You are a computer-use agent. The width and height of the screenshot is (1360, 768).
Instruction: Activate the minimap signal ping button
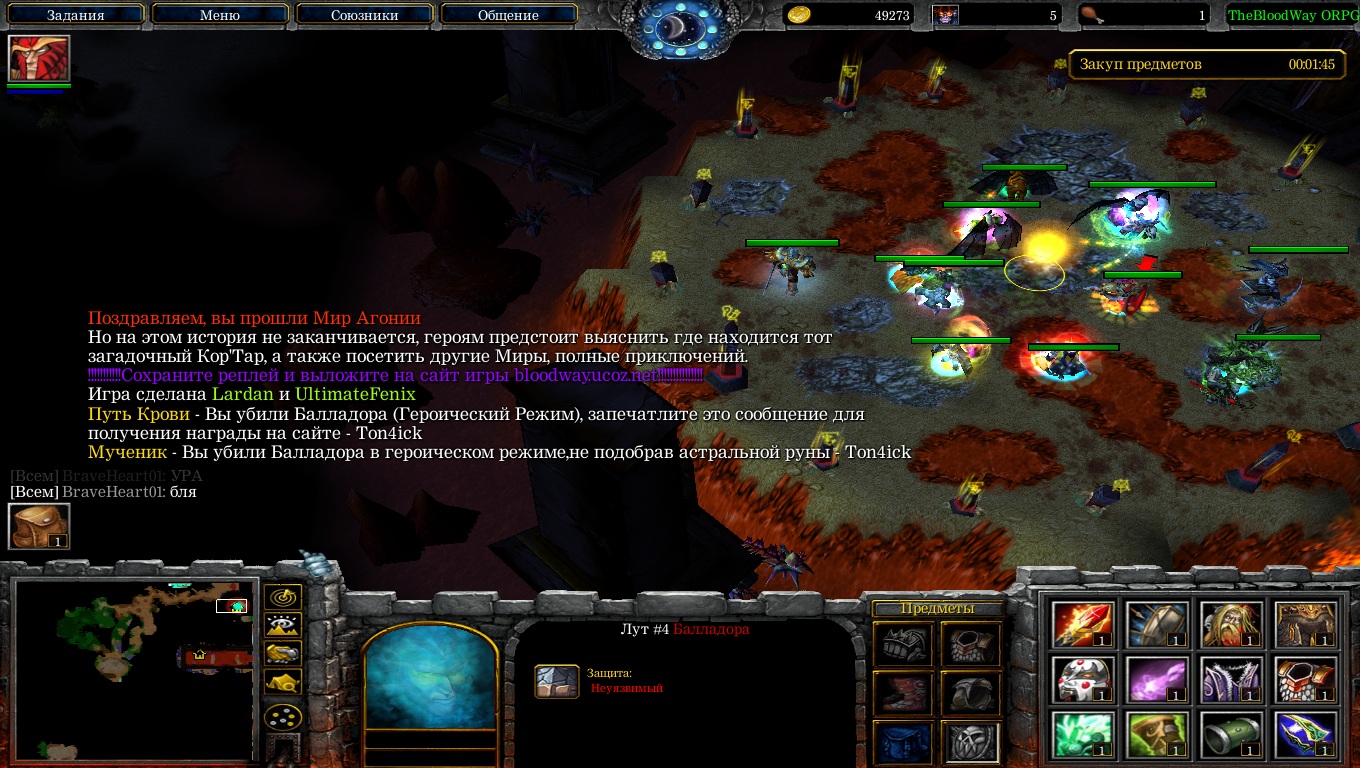pyautogui.click(x=284, y=598)
